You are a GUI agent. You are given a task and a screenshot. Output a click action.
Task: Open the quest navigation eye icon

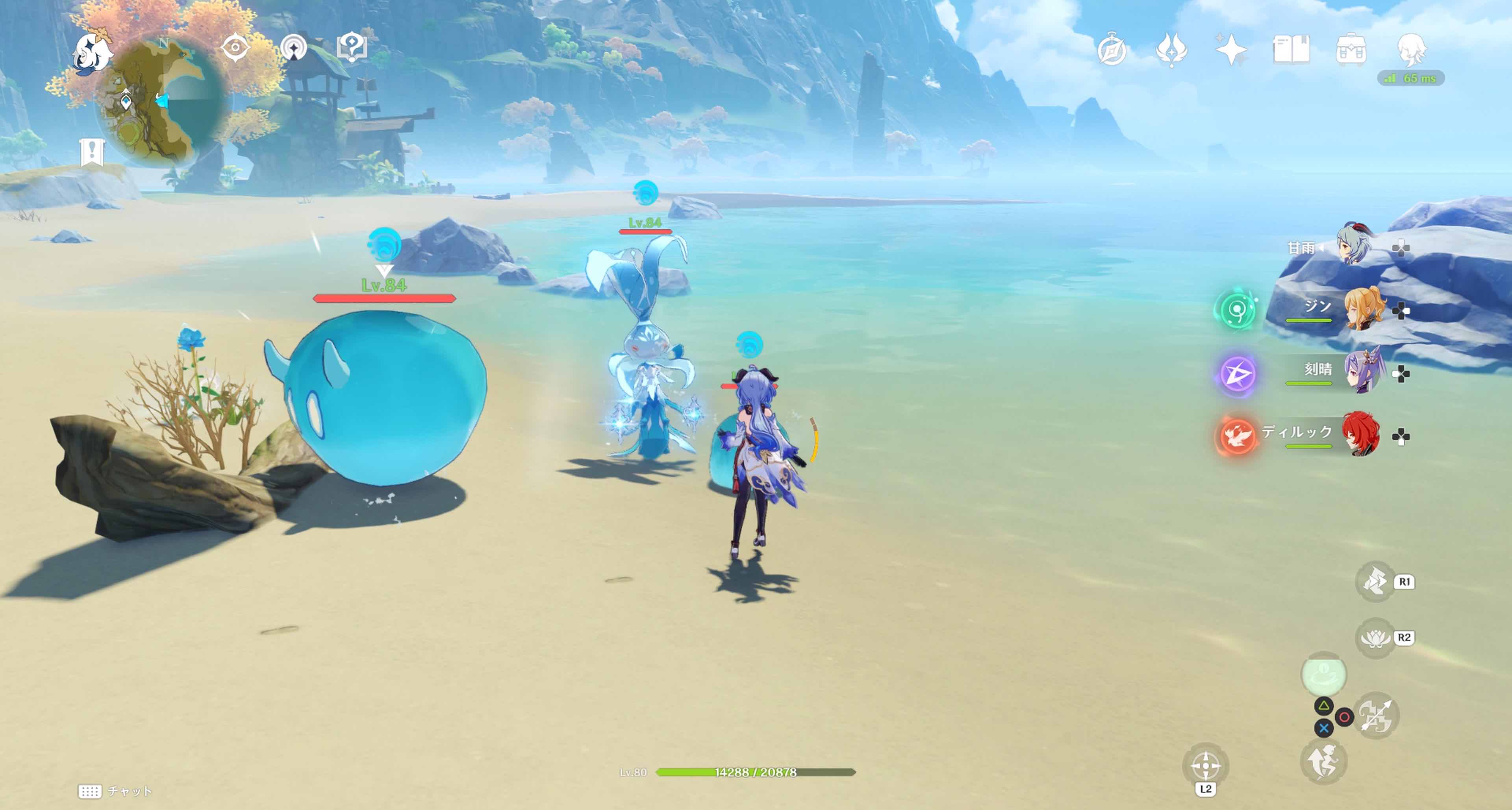(x=235, y=48)
